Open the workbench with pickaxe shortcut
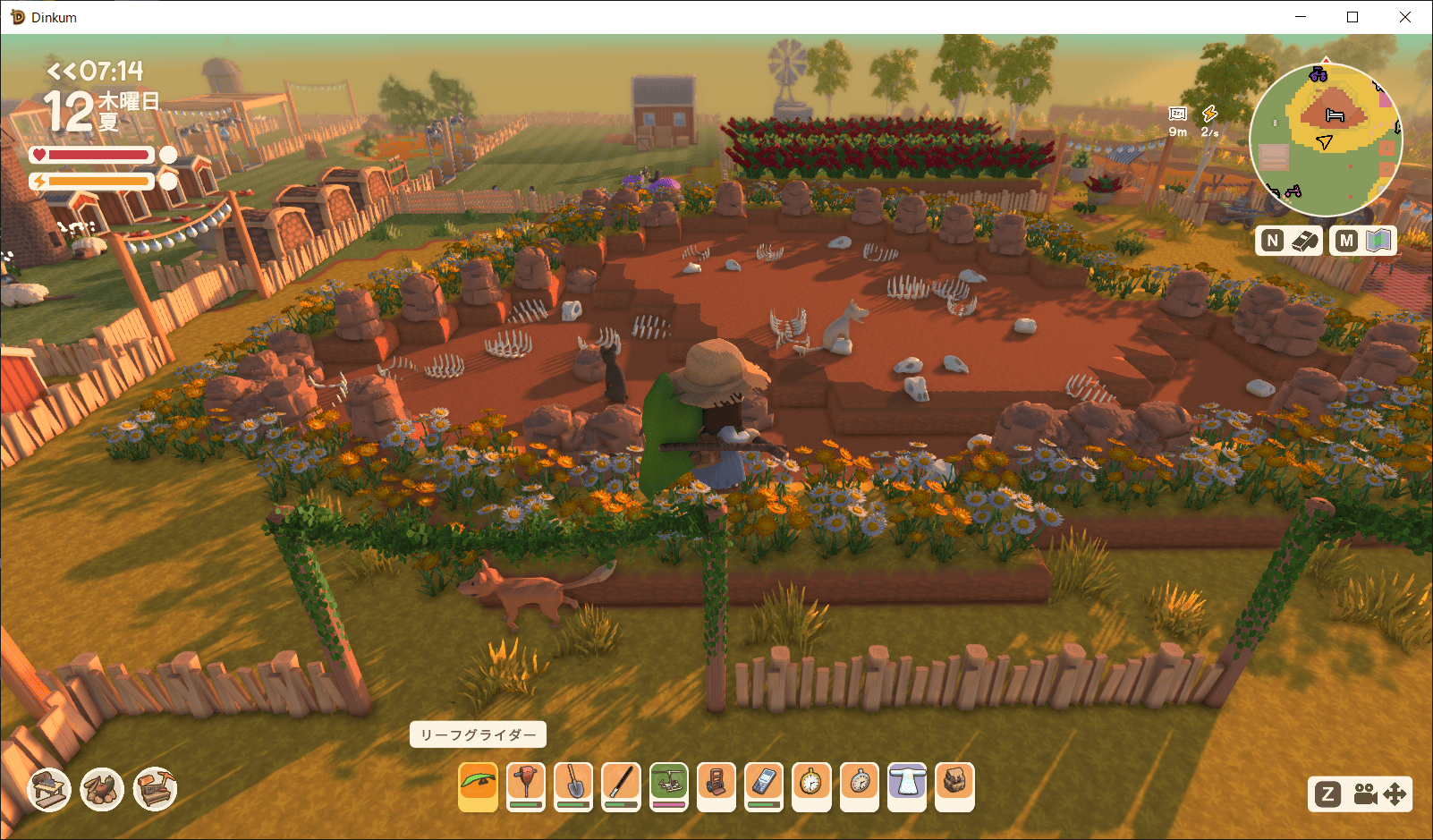Viewport: 1433px width, 840px height. click(x=156, y=789)
